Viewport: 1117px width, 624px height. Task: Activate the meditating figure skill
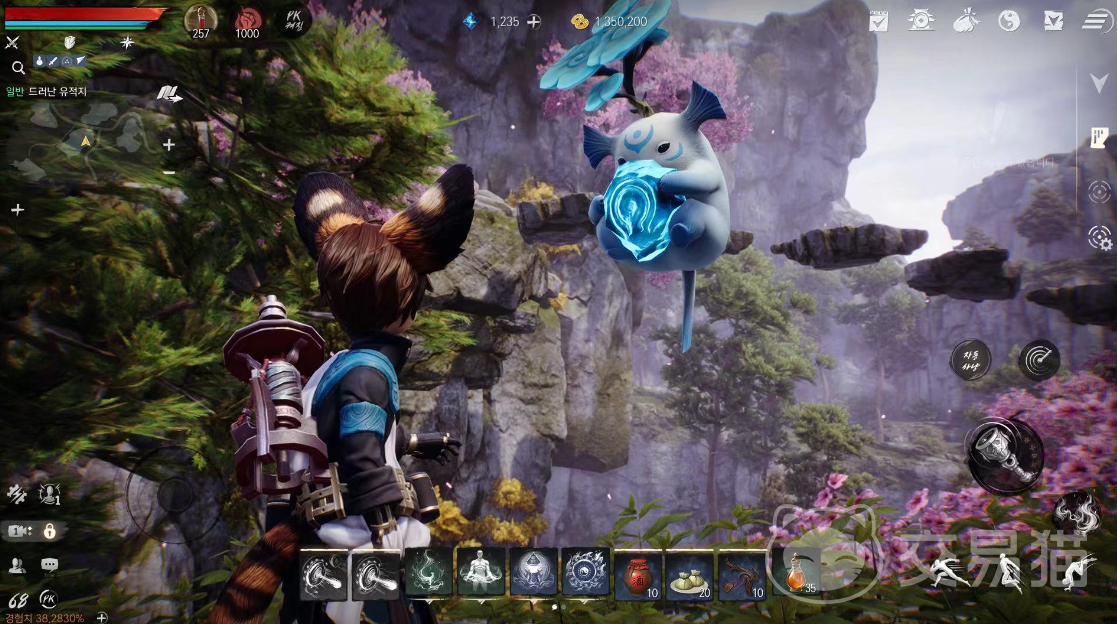tap(481, 574)
